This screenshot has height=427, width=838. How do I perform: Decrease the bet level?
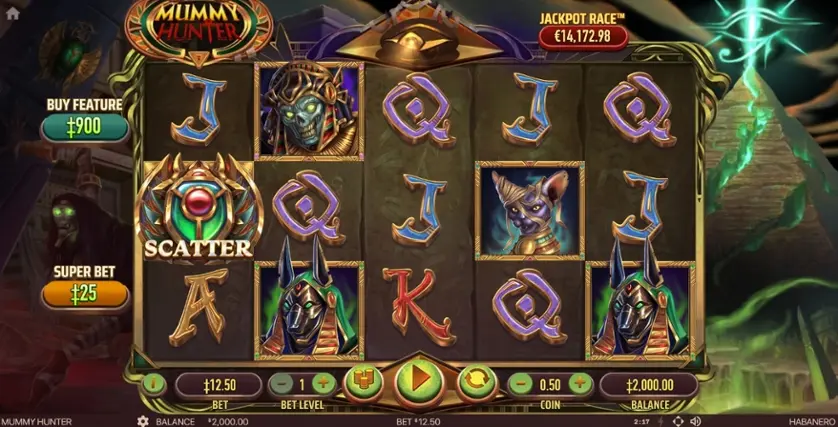282,383
